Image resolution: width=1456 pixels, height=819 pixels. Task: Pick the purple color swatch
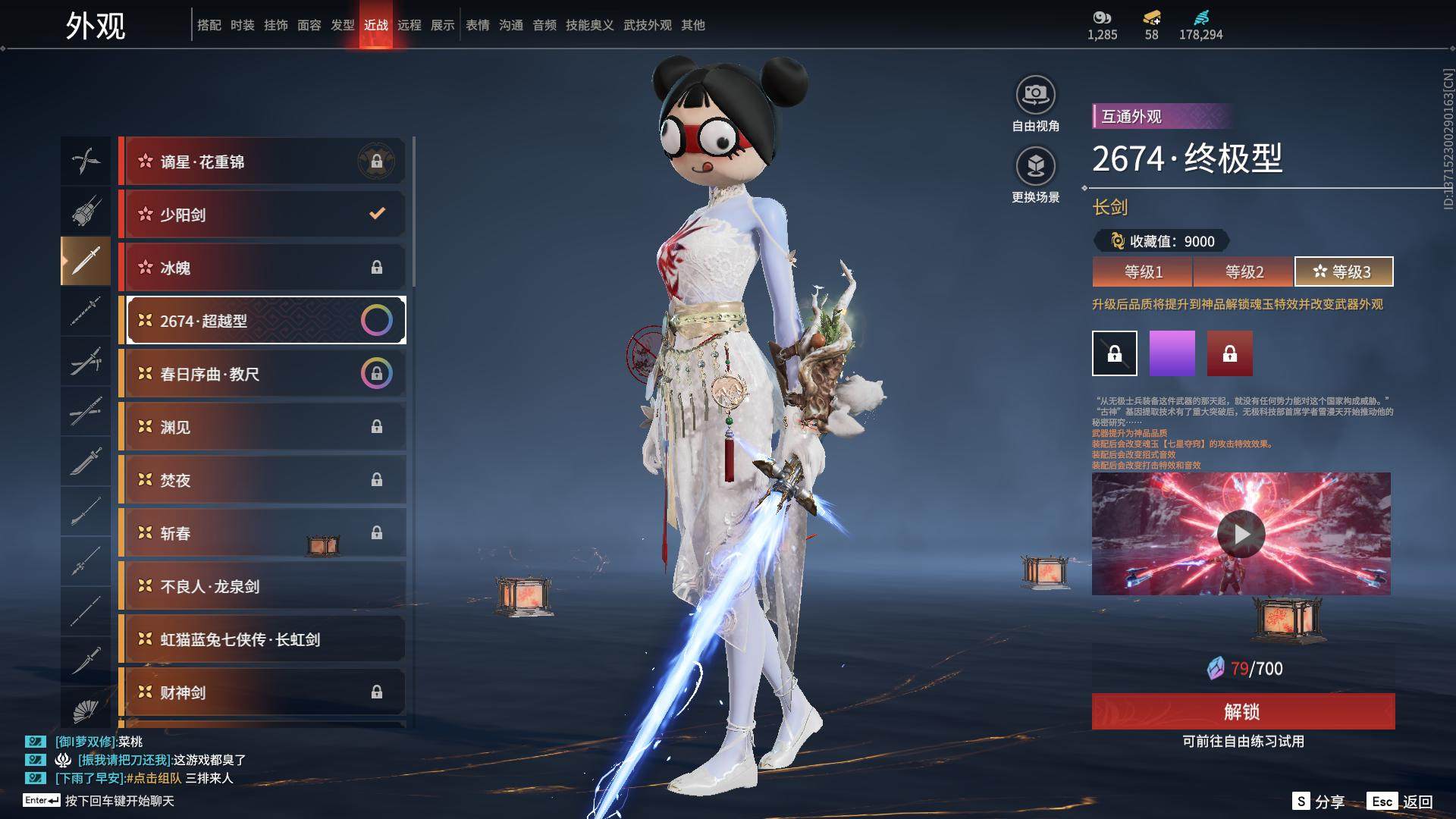(1172, 353)
